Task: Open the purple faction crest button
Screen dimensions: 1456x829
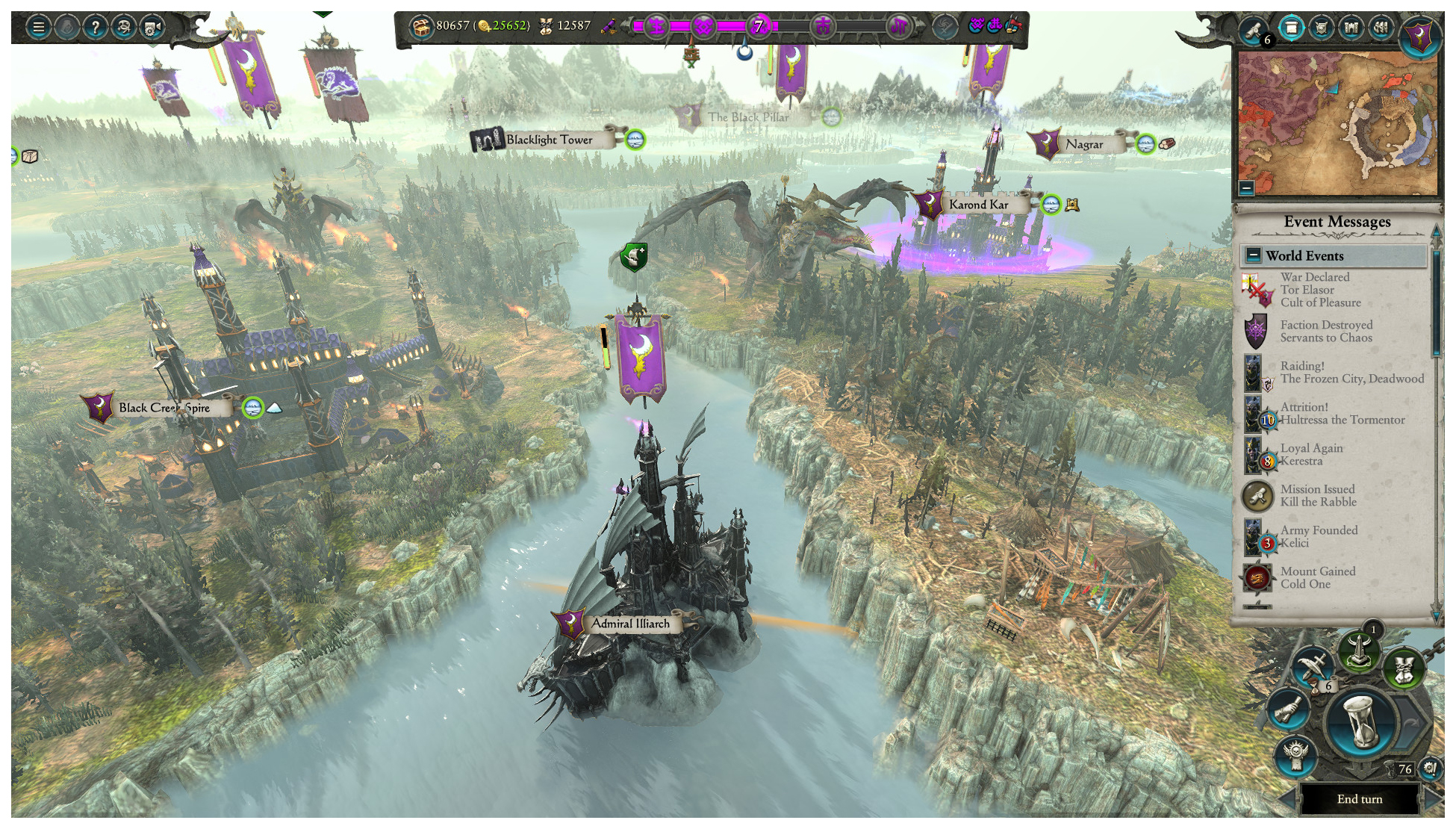Action: click(x=1419, y=35)
